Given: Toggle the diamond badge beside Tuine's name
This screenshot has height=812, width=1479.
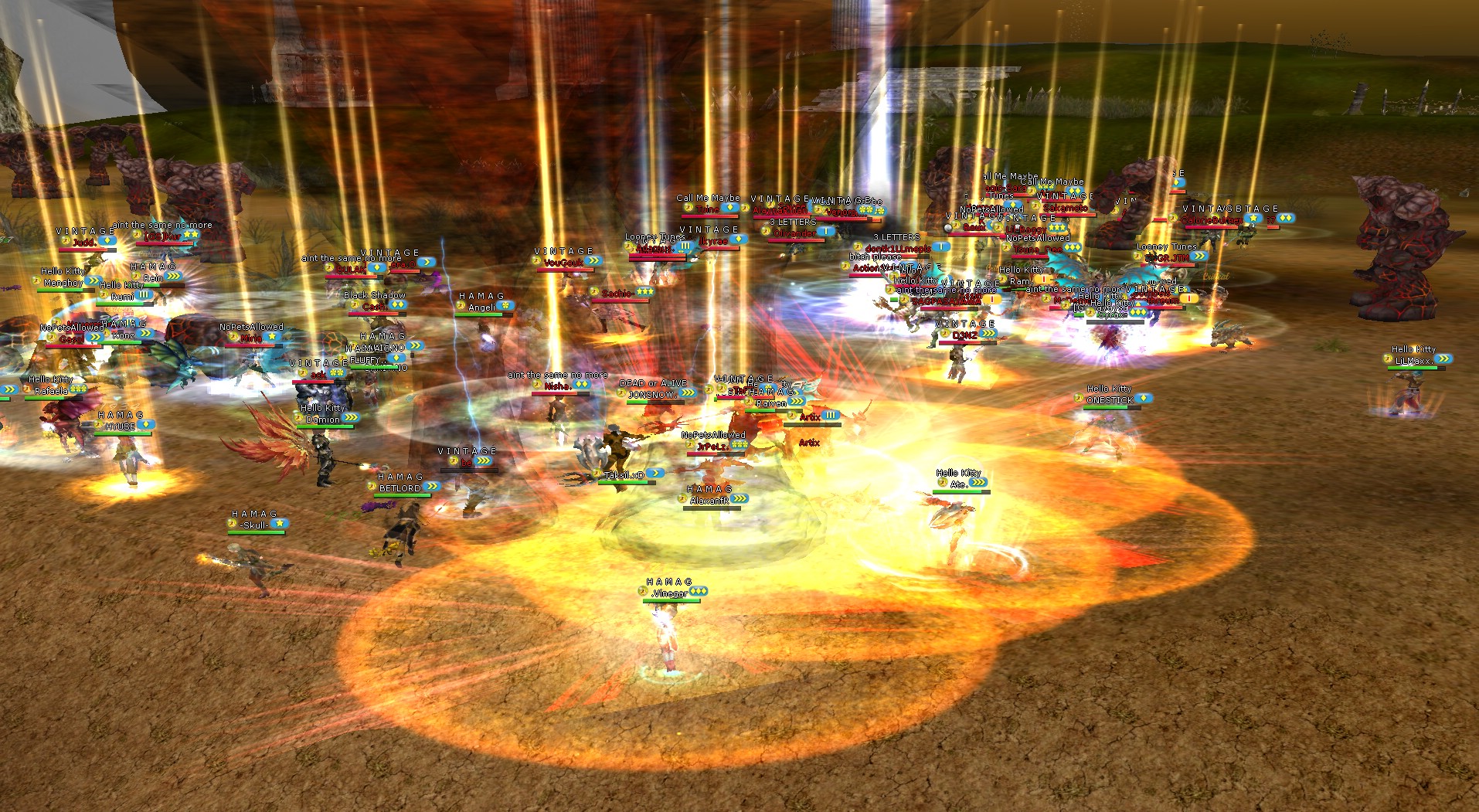Looking at the screenshot, I should coord(729,208).
